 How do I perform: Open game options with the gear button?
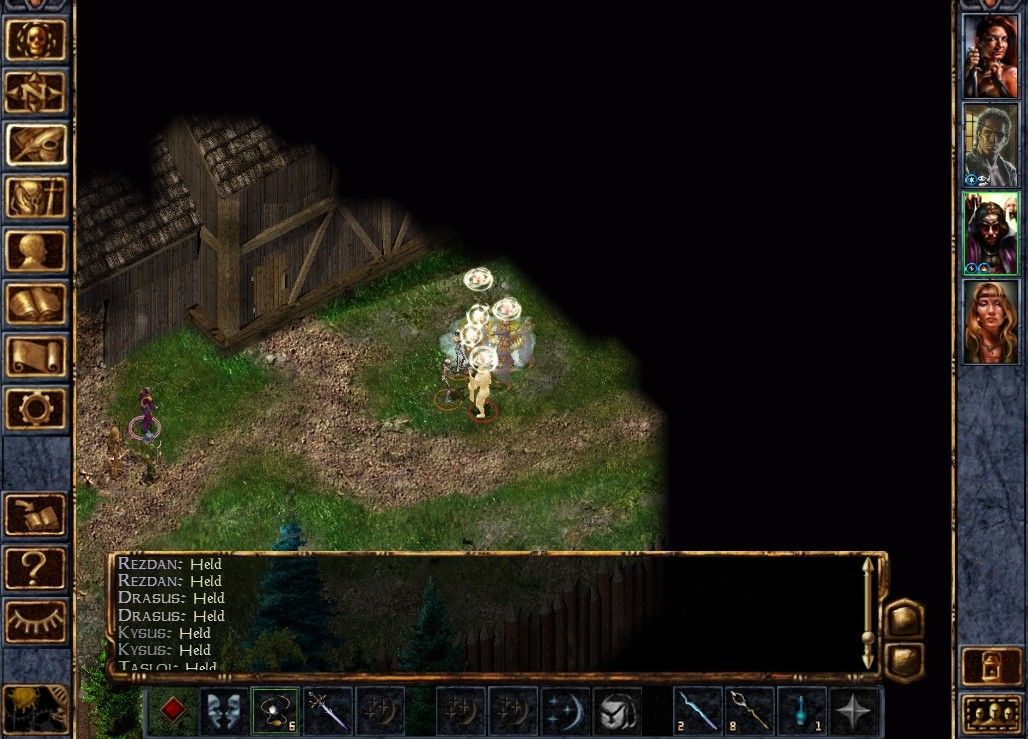point(36,409)
